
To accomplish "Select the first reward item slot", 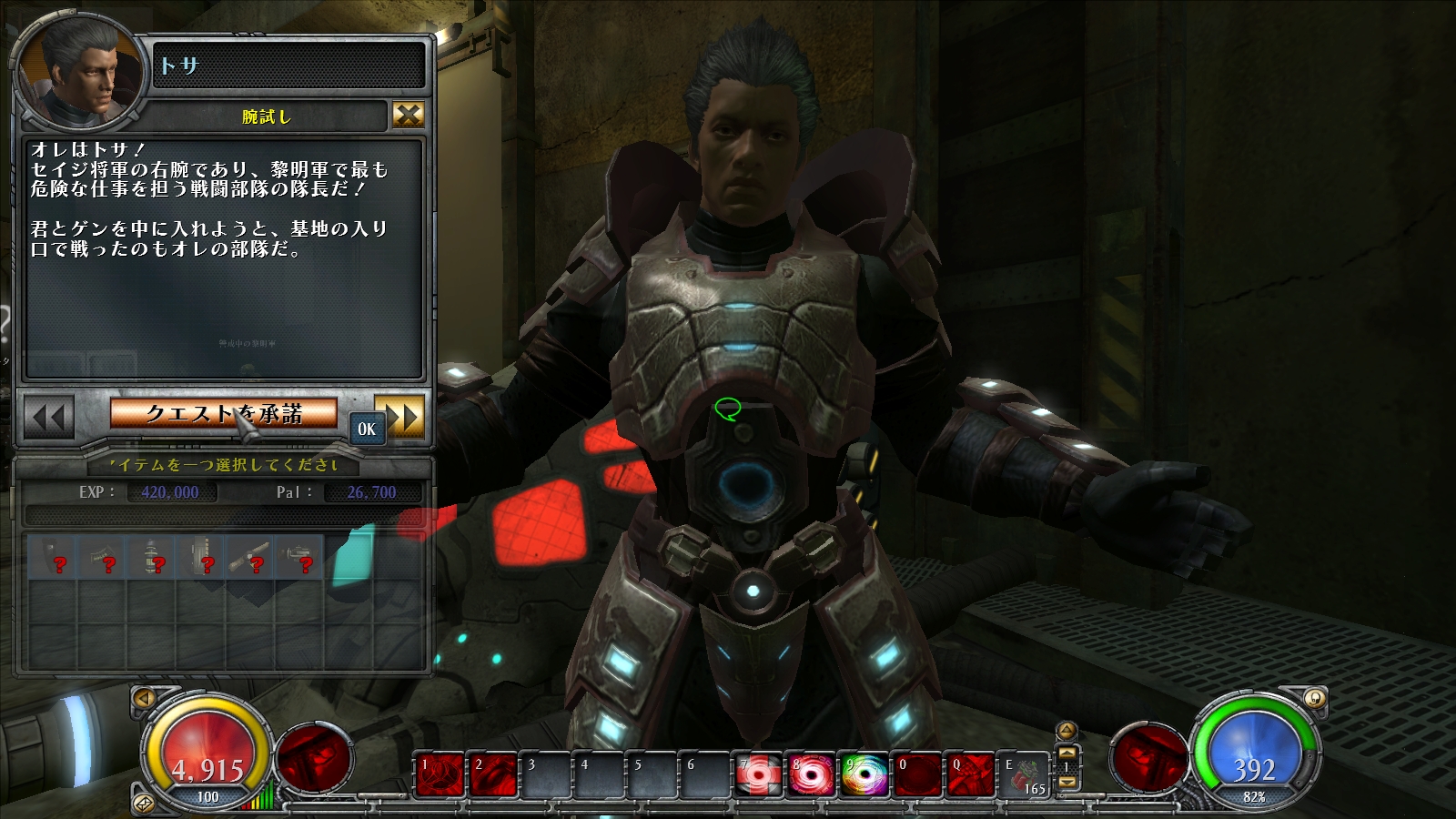I will [x=54, y=557].
